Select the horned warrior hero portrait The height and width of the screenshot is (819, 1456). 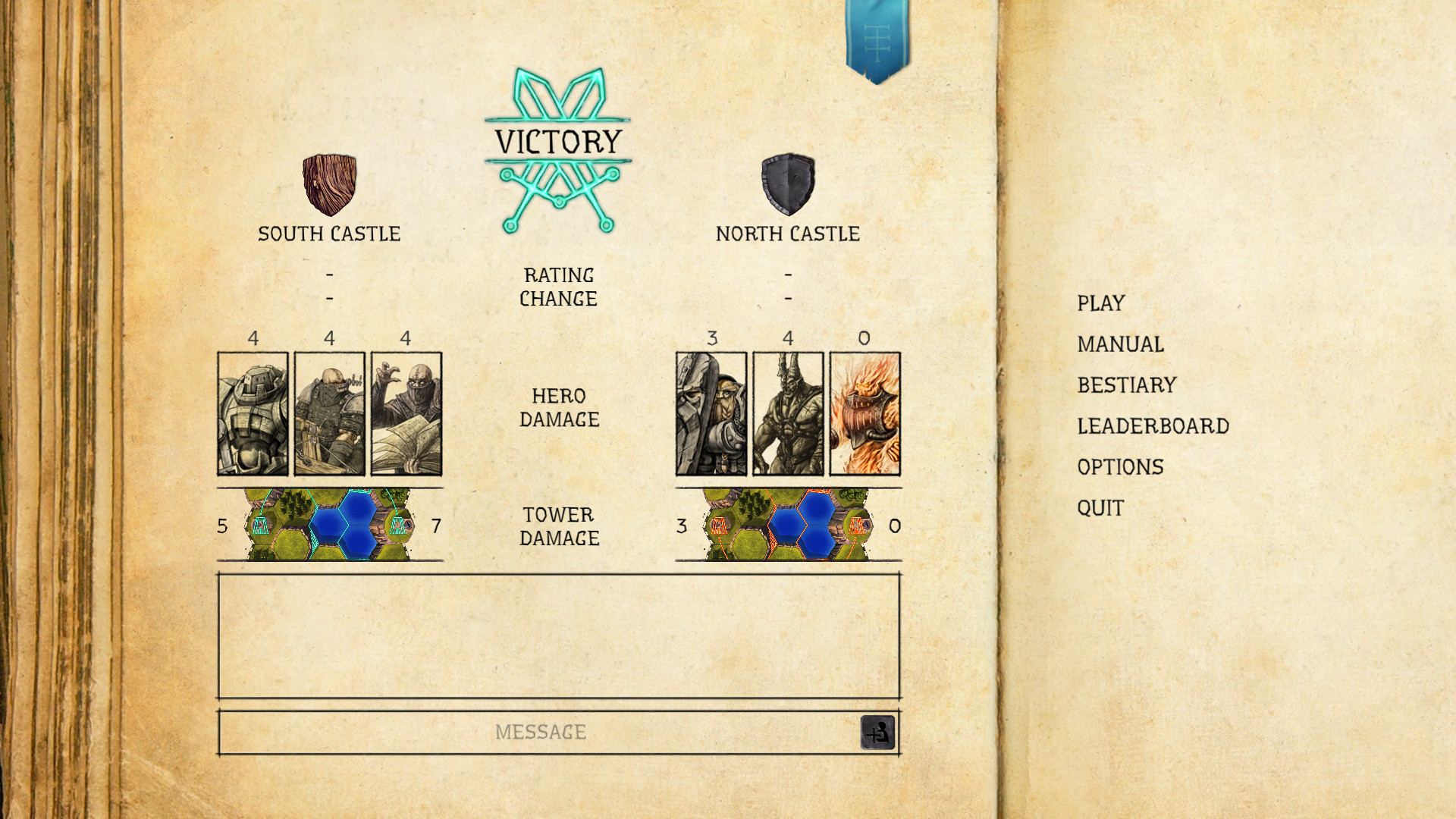point(788,414)
